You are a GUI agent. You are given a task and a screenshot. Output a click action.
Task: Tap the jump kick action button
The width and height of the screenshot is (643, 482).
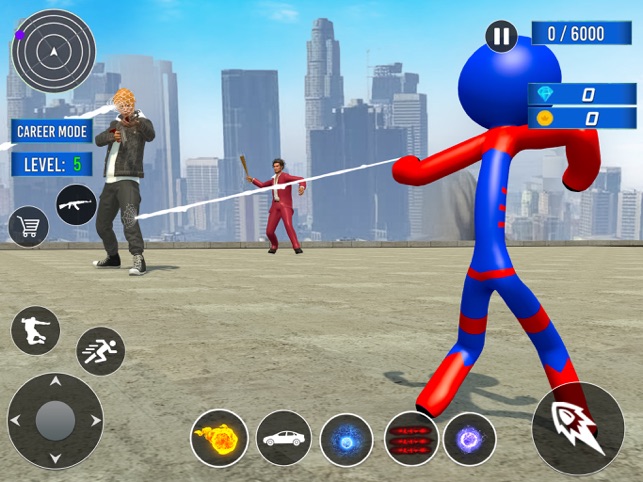pos(35,330)
